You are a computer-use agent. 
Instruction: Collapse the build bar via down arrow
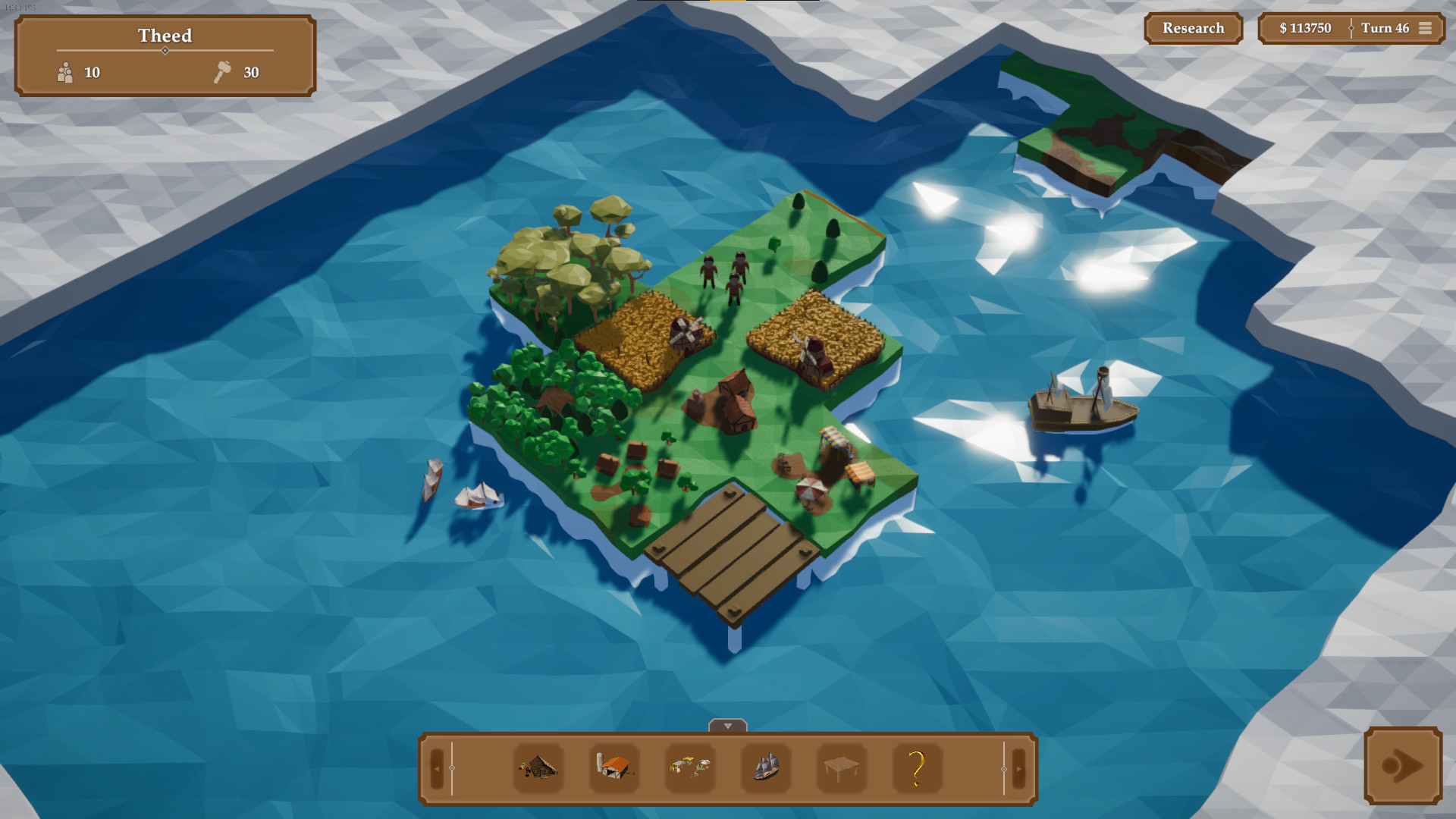(x=727, y=724)
